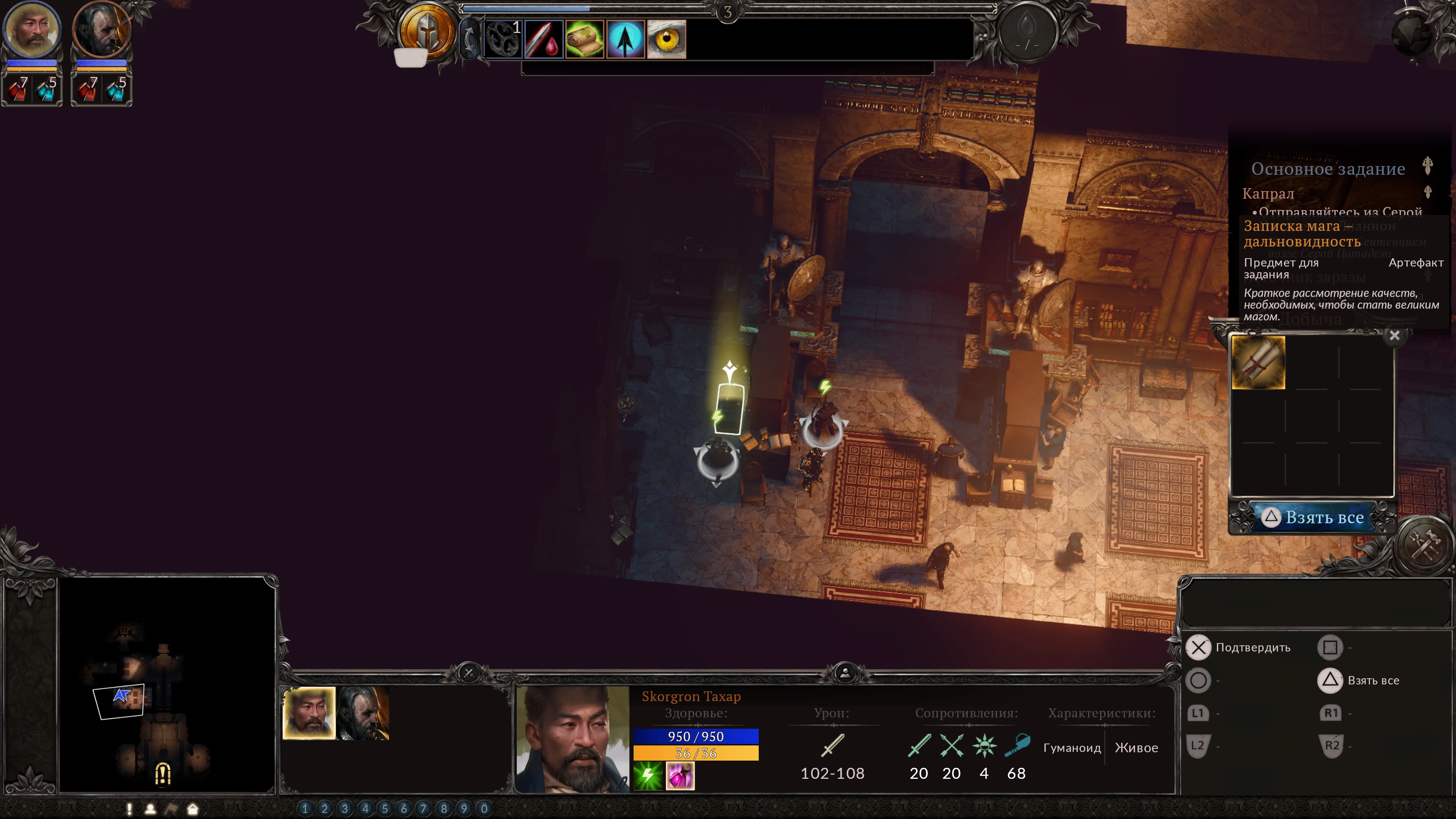
Task: Click the house icon below the minimap
Action: (193, 809)
